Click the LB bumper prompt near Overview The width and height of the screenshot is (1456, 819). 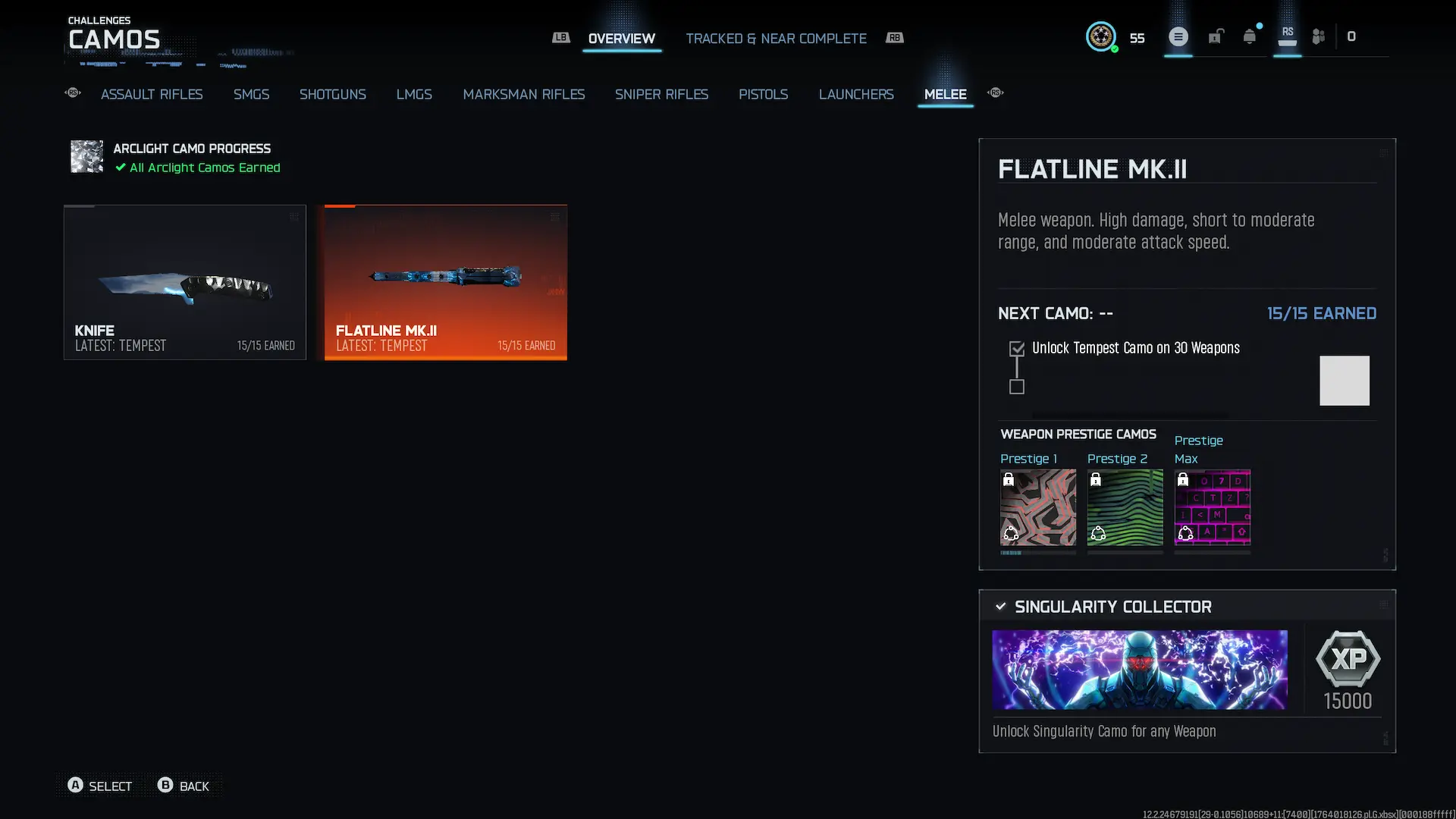(x=561, y=36)
